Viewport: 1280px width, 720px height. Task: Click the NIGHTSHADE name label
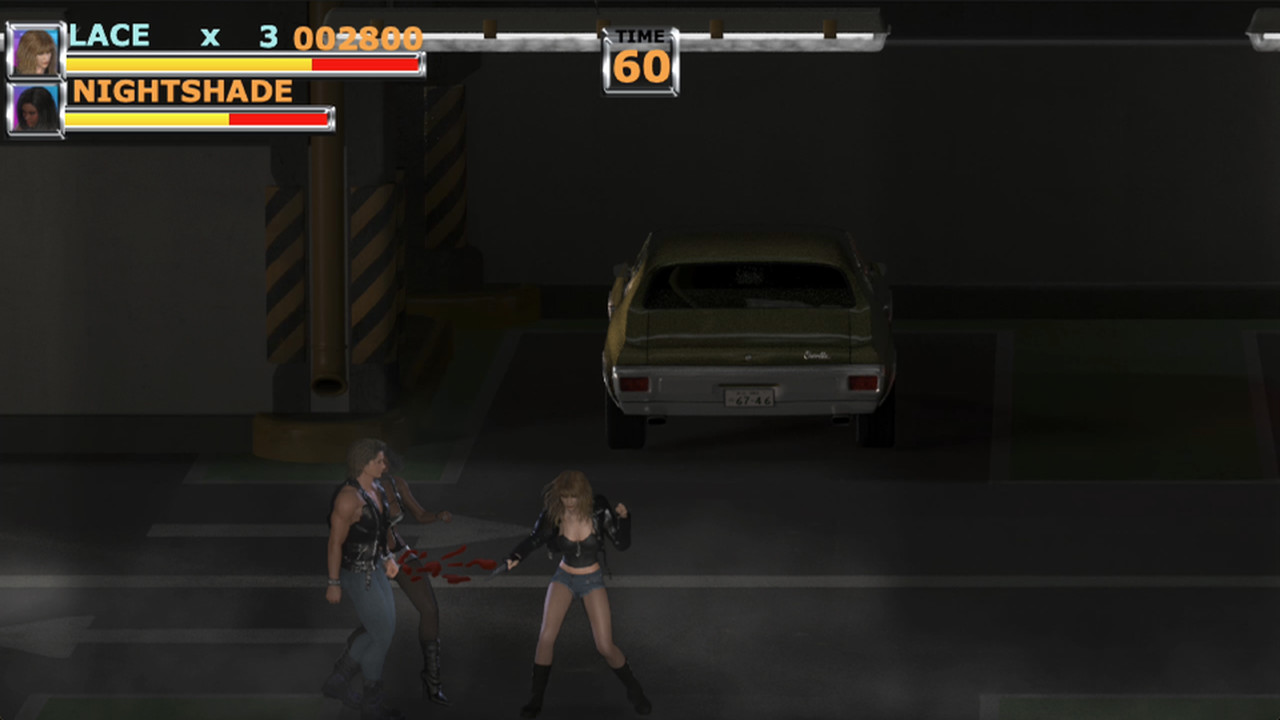pos(183,91)
